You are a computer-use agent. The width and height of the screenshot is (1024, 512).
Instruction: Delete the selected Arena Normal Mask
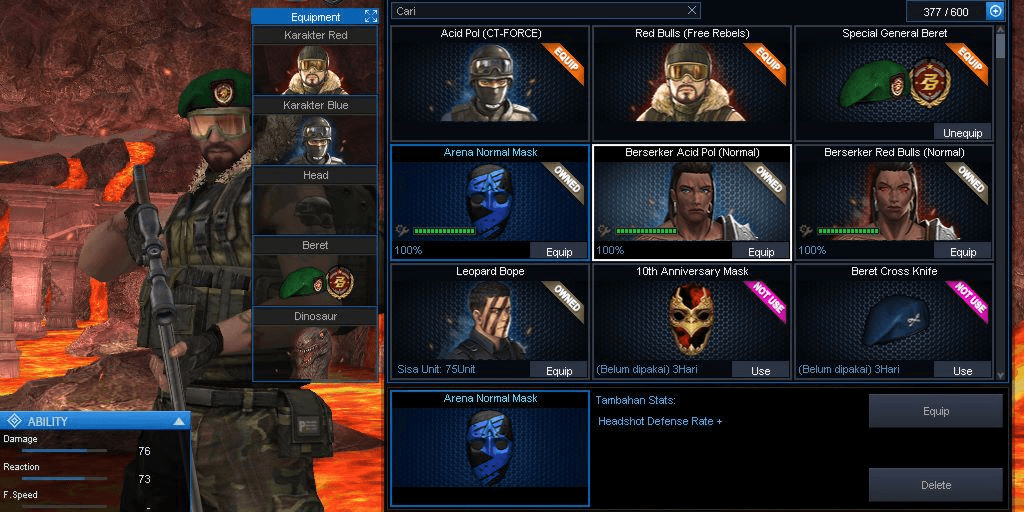coord(935,485)
